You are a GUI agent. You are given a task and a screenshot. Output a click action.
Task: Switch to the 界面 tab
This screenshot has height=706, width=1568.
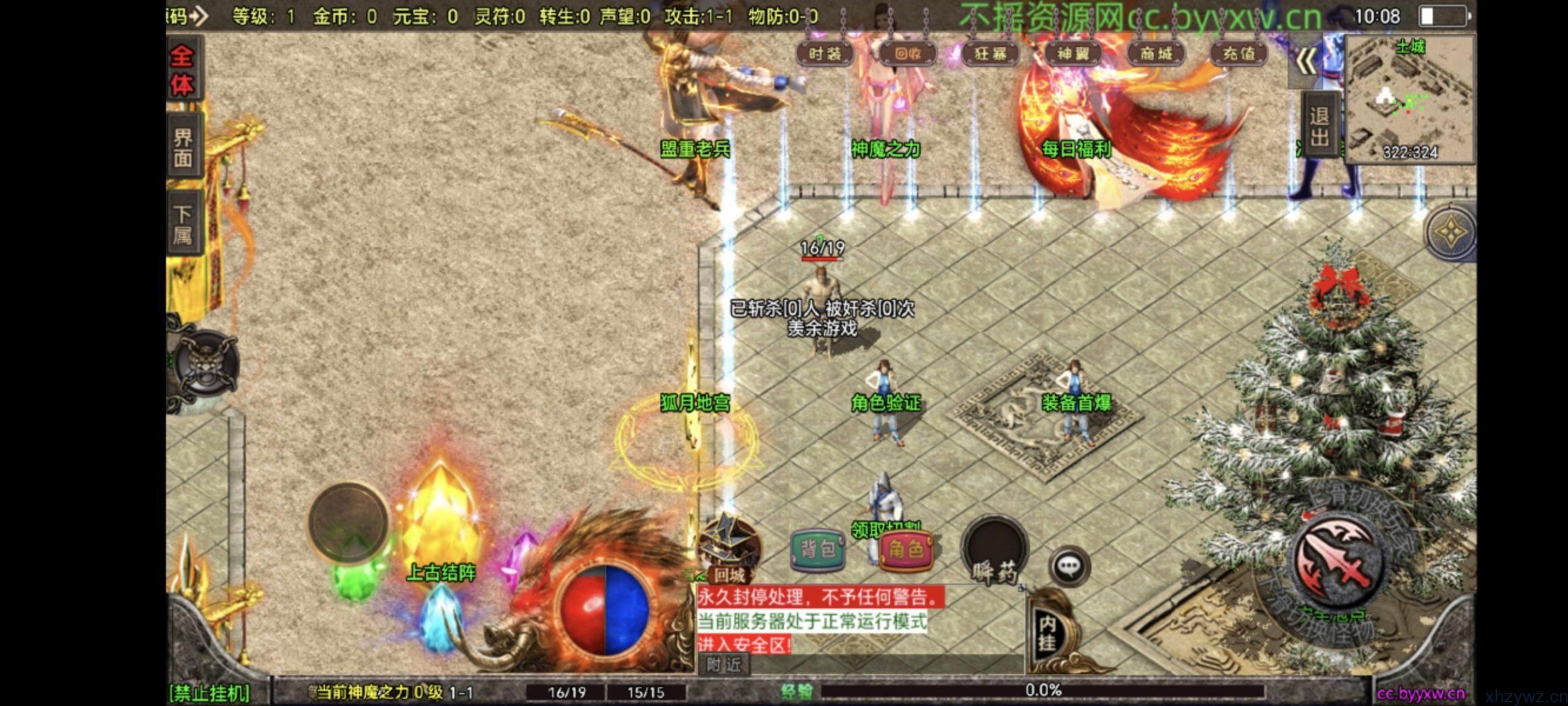(x=183, y=148)
